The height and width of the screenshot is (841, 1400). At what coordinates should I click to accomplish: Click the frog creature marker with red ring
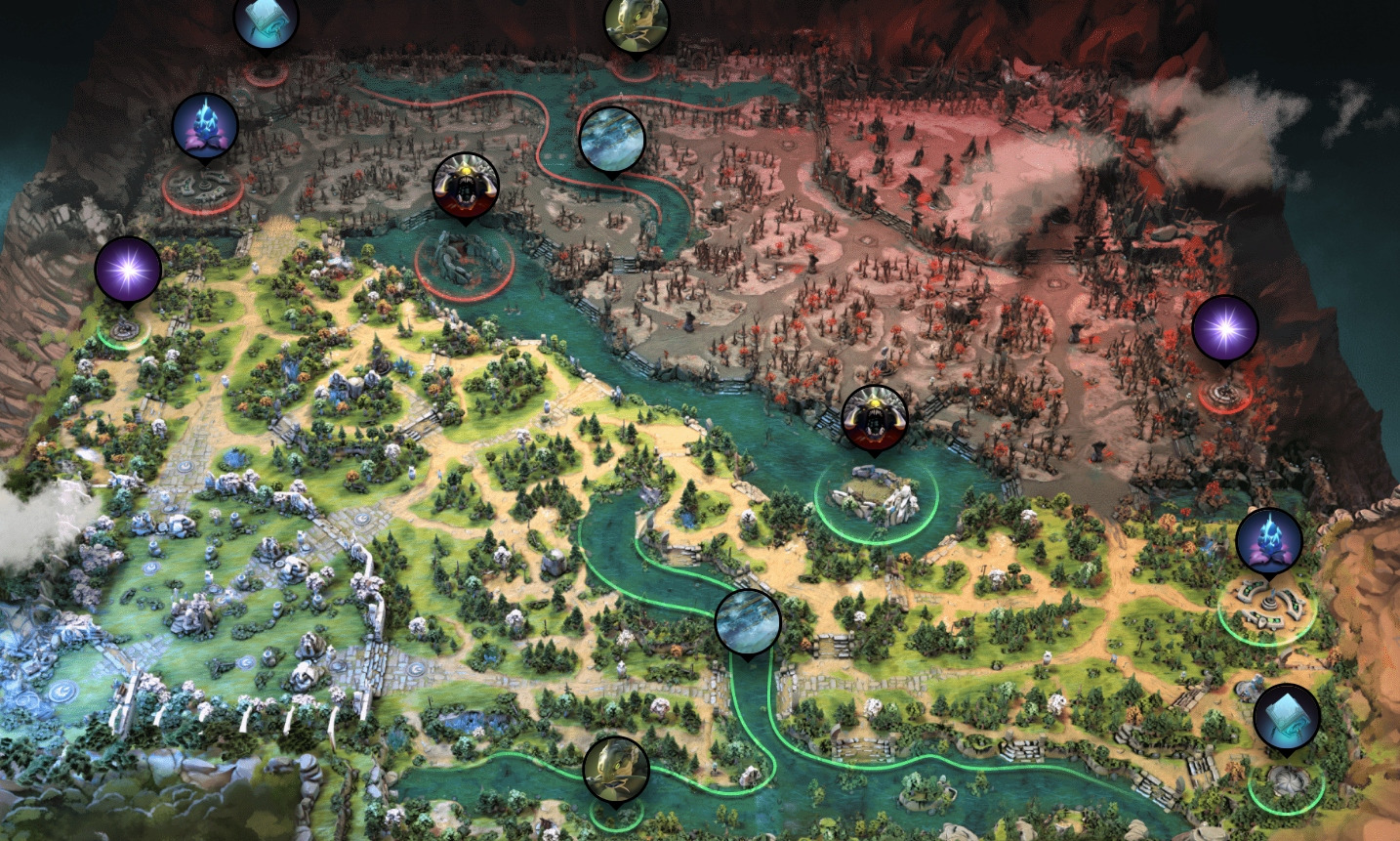637,21
